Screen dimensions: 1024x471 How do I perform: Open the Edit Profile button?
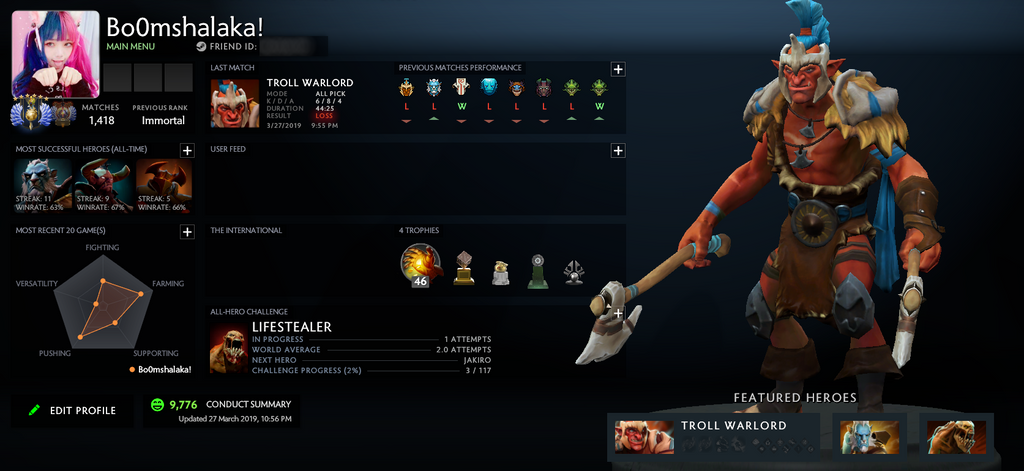72,410
